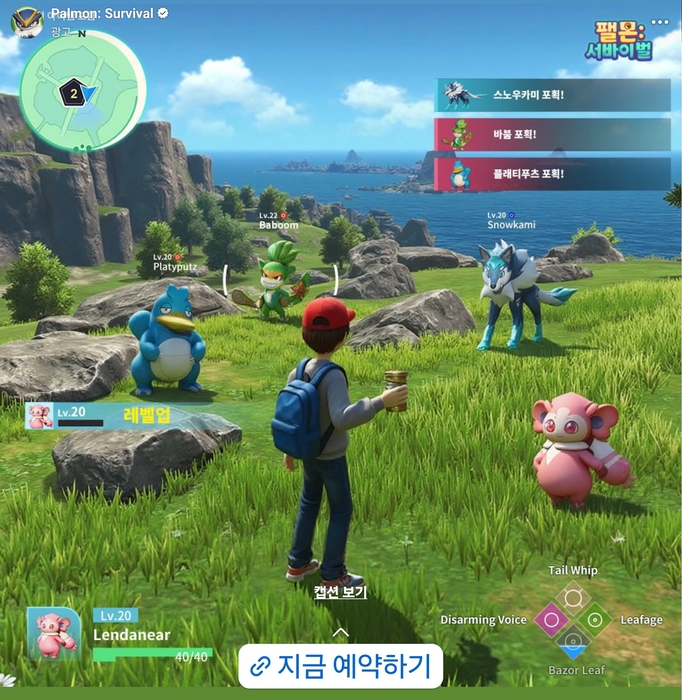The image size is (682, 700).
Task: Show captions via 캡션 보기
Action: click(x=340, y=592)
